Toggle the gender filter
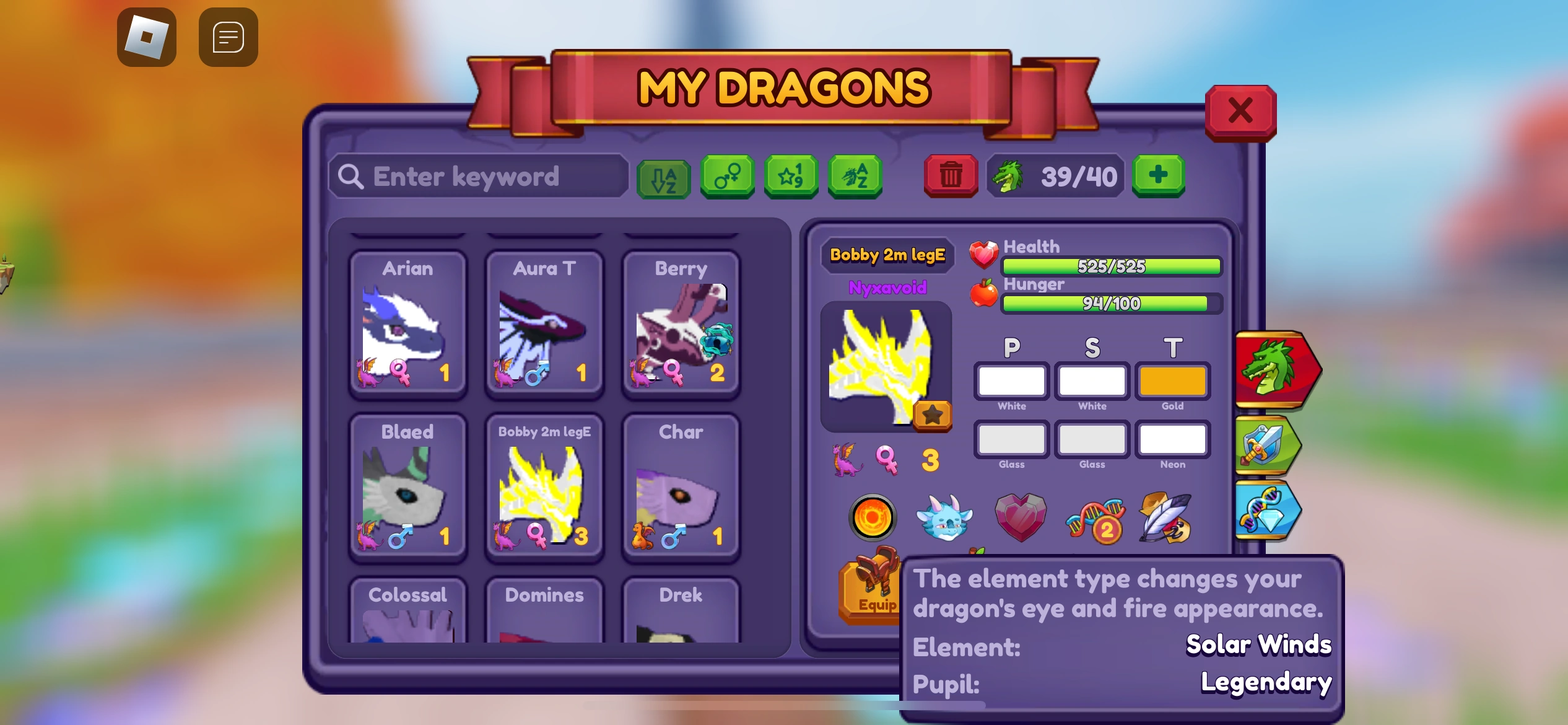Viewport: 1568px width, 725px height. [x=728, y=177]
